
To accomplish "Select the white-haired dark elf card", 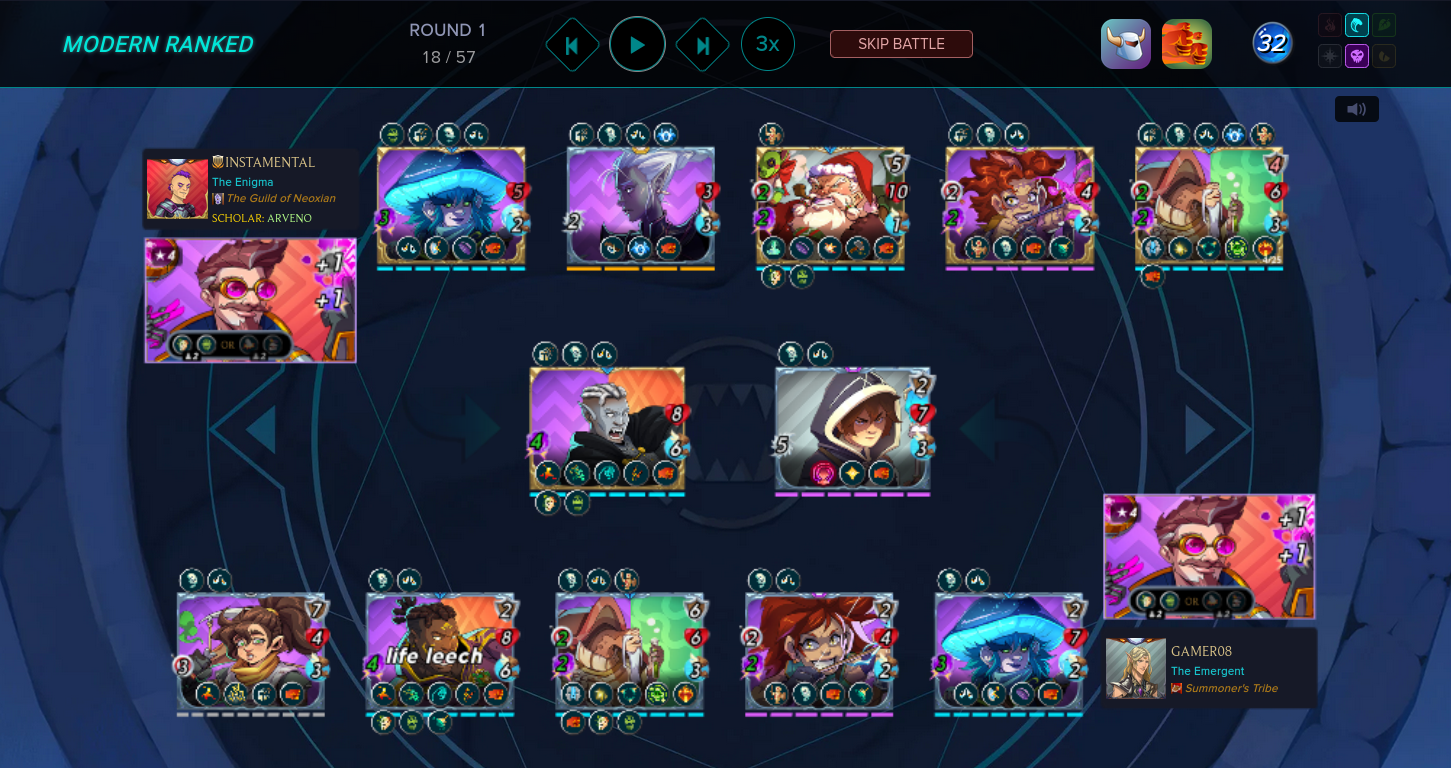I will (x=640, y=207).
